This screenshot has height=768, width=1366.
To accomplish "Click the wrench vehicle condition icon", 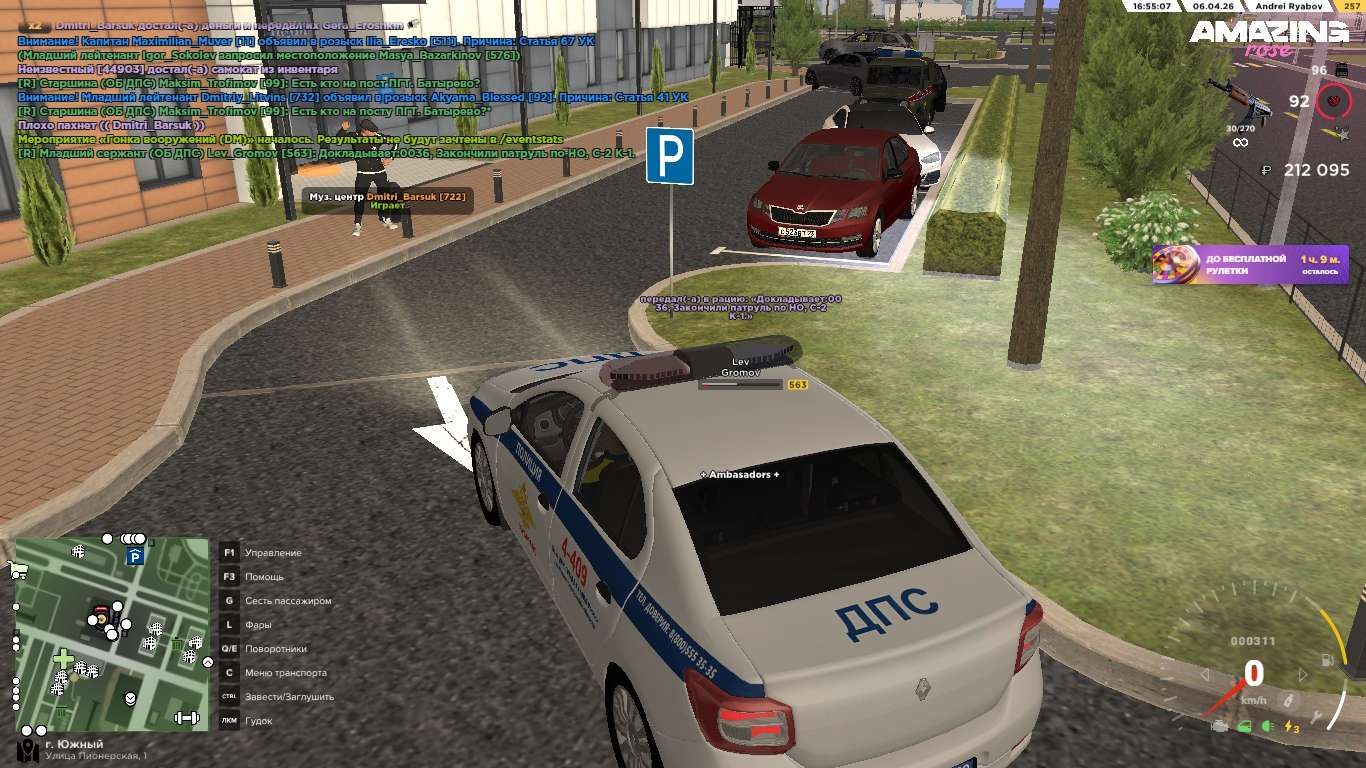I will (1317, 717).
